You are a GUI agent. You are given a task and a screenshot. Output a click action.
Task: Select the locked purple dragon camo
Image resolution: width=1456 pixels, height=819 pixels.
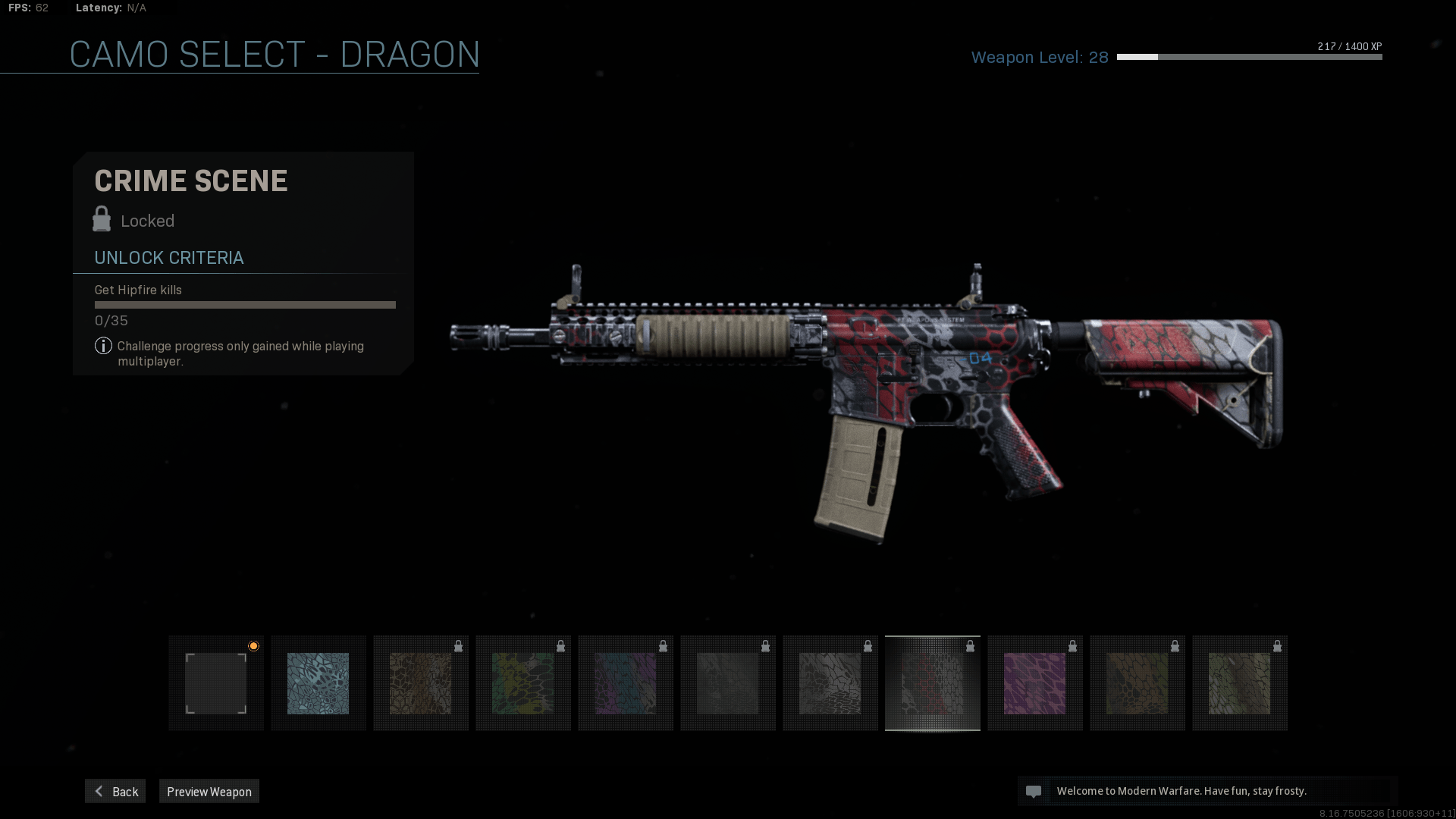[1034, 683]
